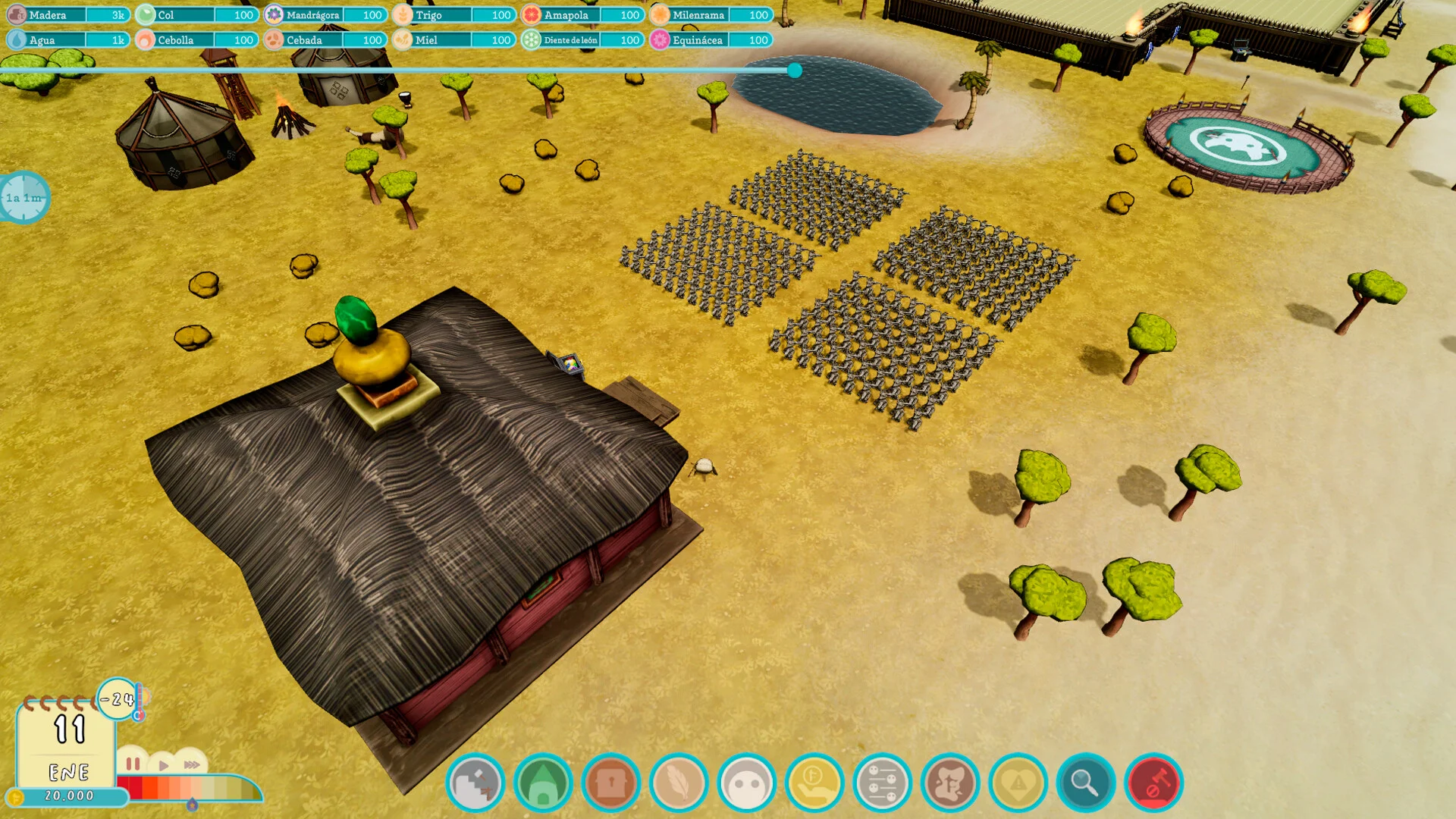Open the round white face villagers menu
Viewport: 1456px width, 819px height.
(x=746, y=783)
